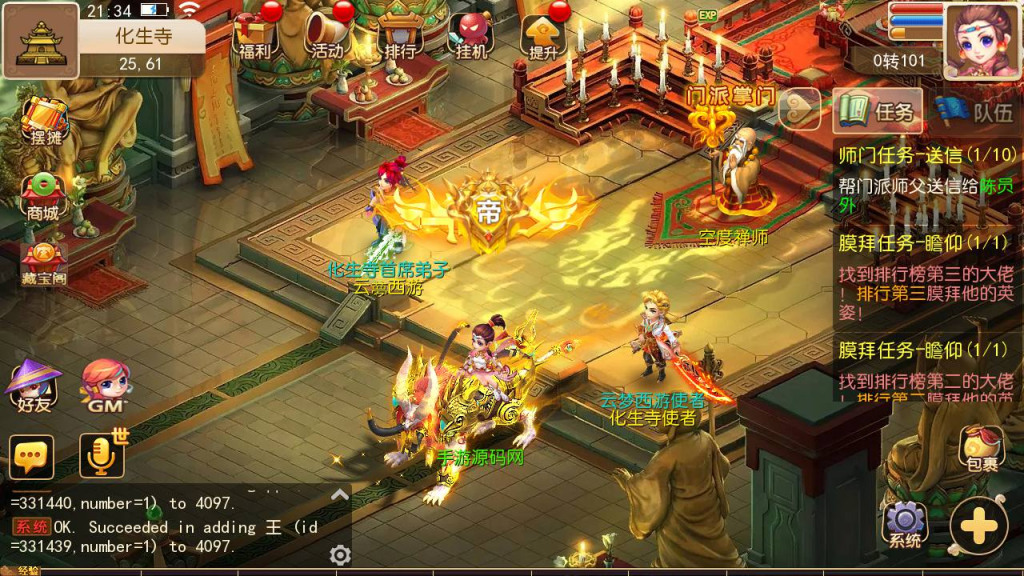The height and width of the screenshot is (576, 1024).
Task: Open the 活动 events menu
Action: 328,34
